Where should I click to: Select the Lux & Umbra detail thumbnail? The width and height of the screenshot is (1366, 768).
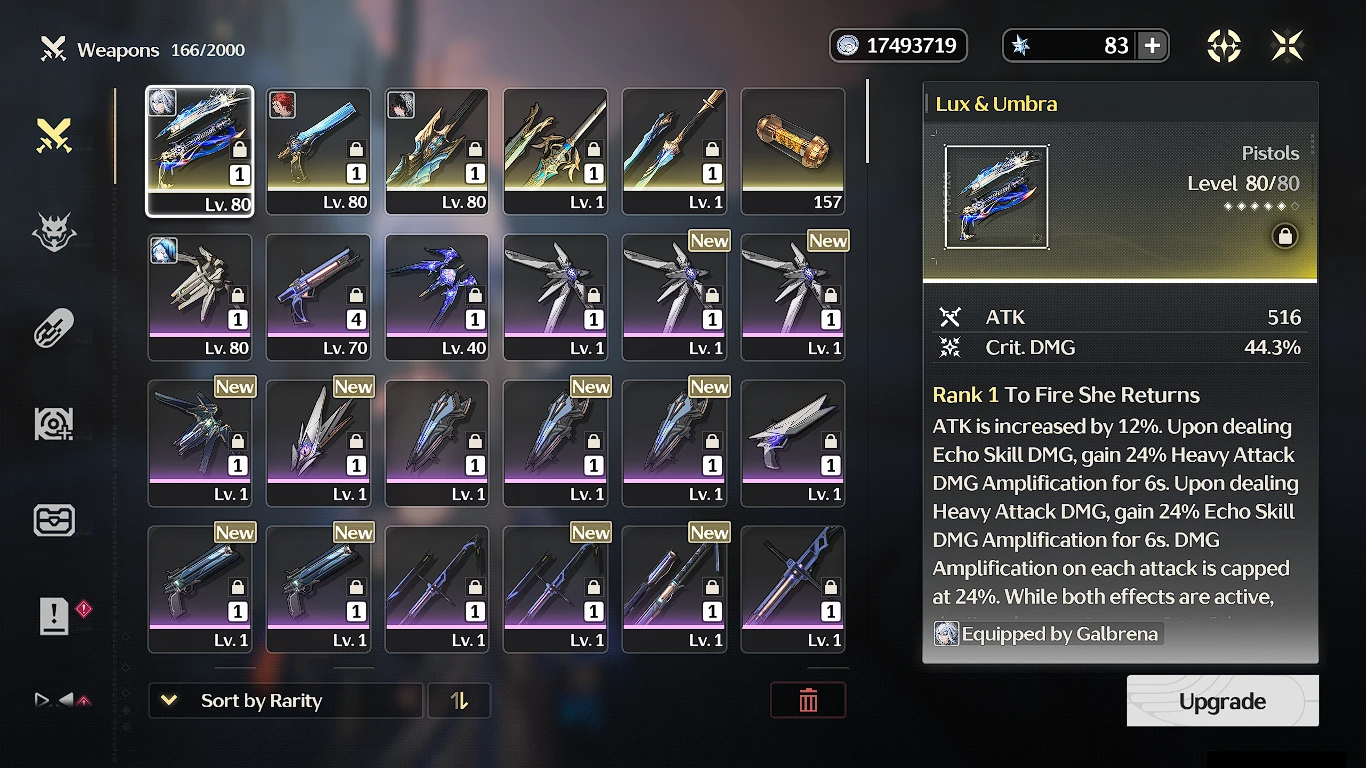[997, 197]
